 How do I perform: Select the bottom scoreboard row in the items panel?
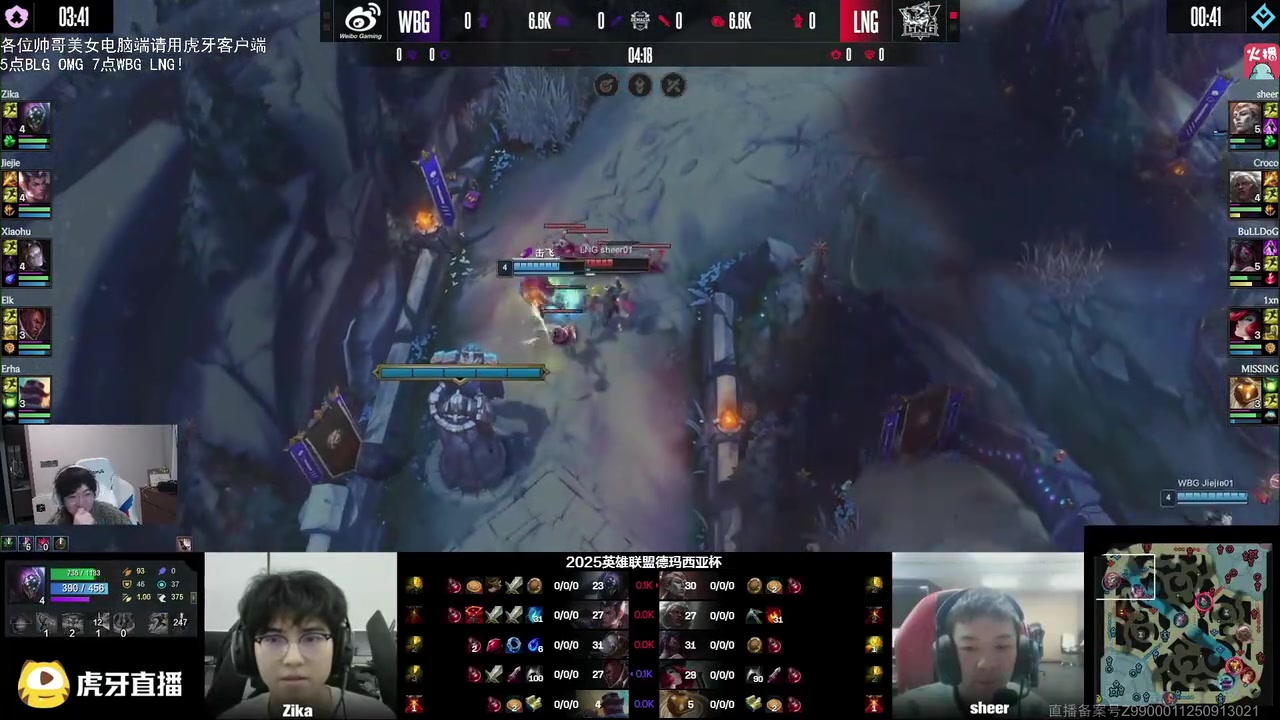coord(643,704)
